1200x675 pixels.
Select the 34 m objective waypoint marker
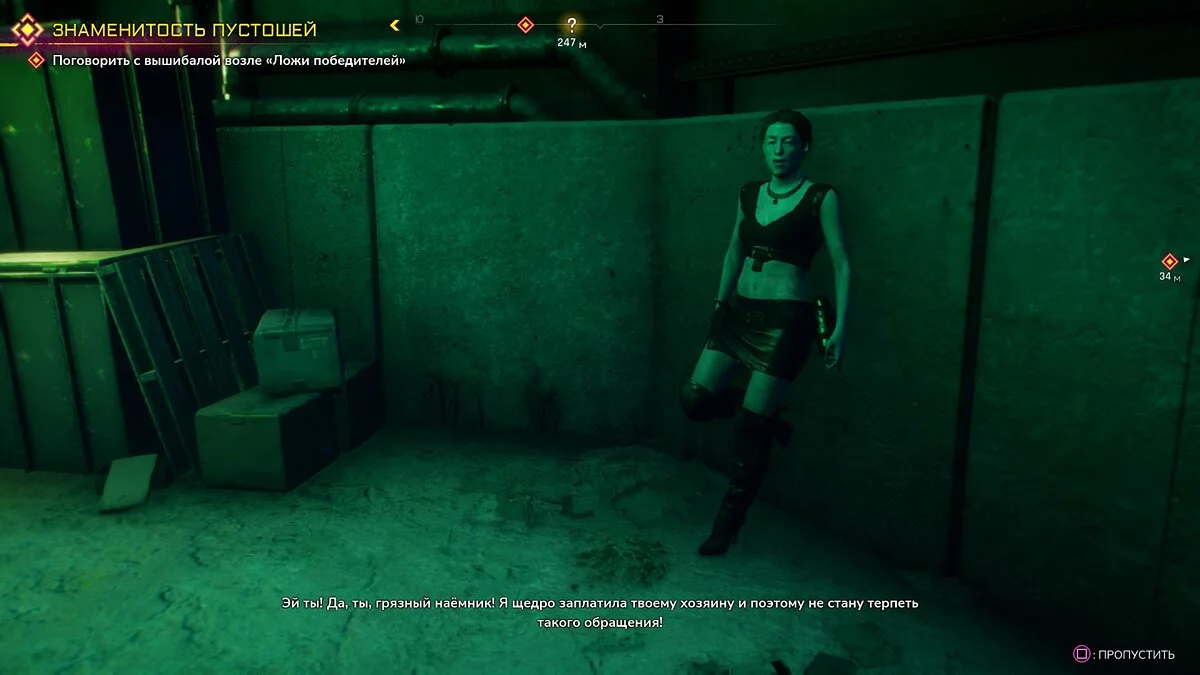pyautogui.click(x=1169, y=261)
